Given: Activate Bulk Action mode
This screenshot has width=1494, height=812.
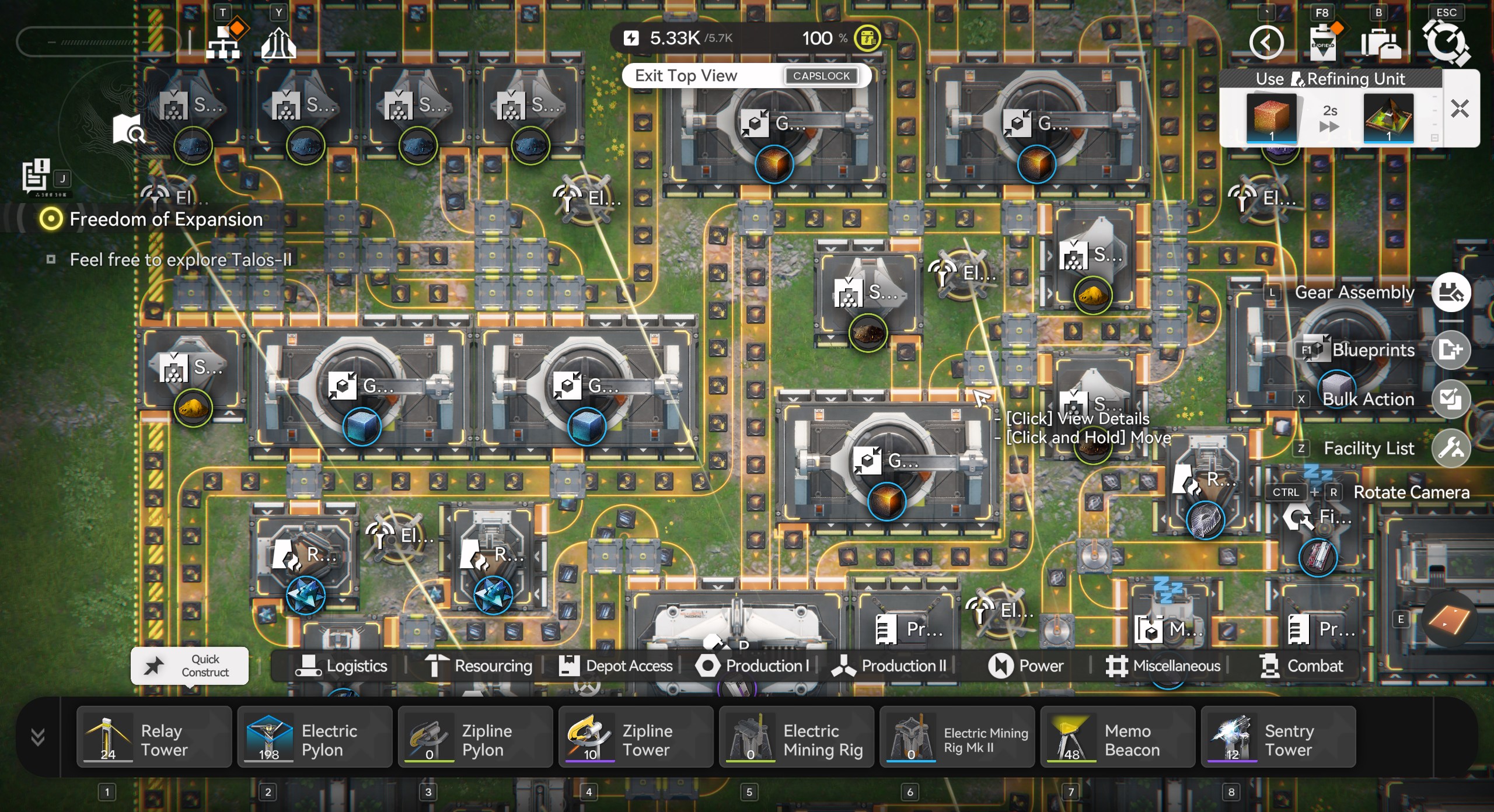Looking at the screenshot, I should tap(1451, 399).
